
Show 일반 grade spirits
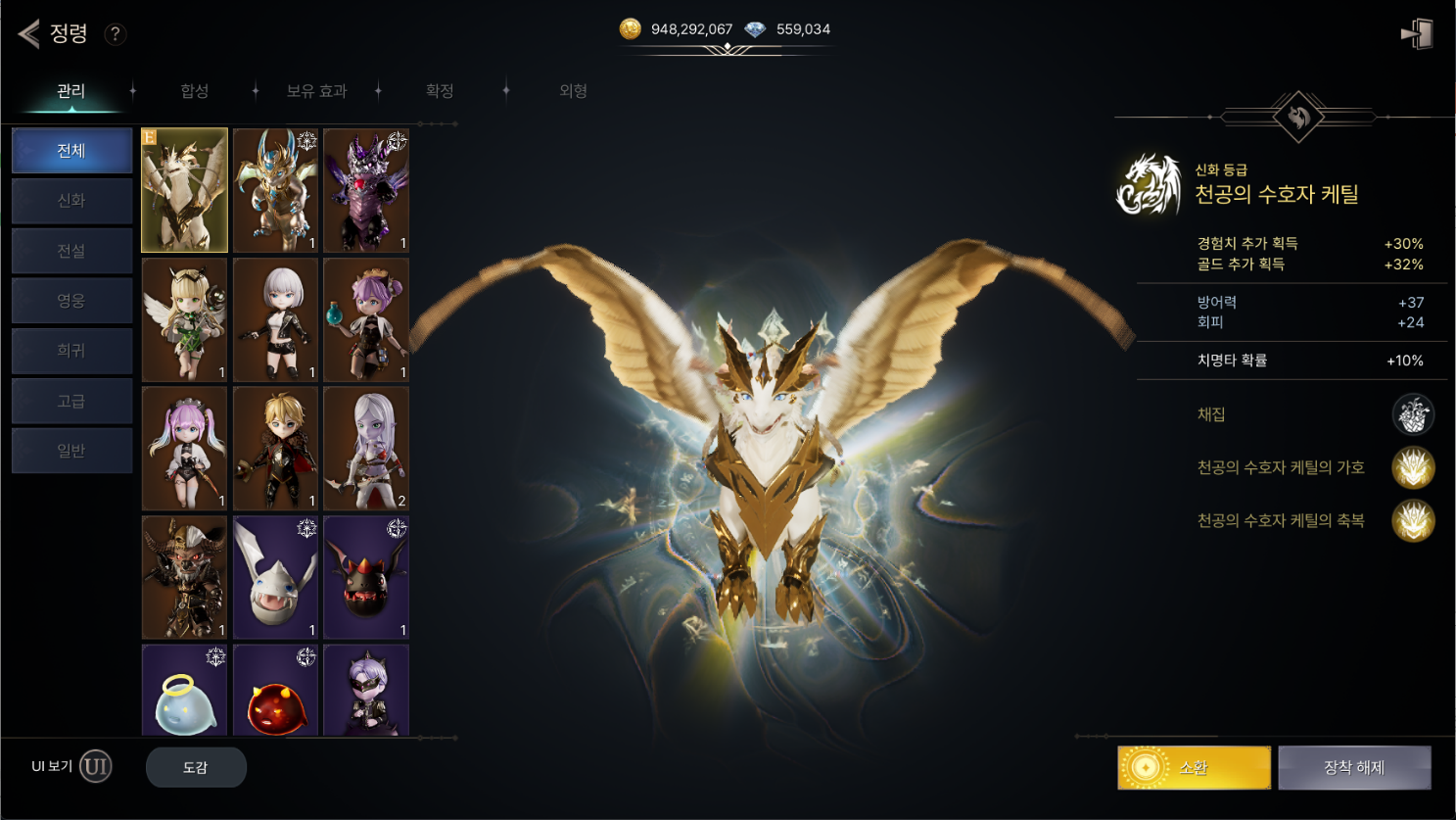click(x=71, y=451)
